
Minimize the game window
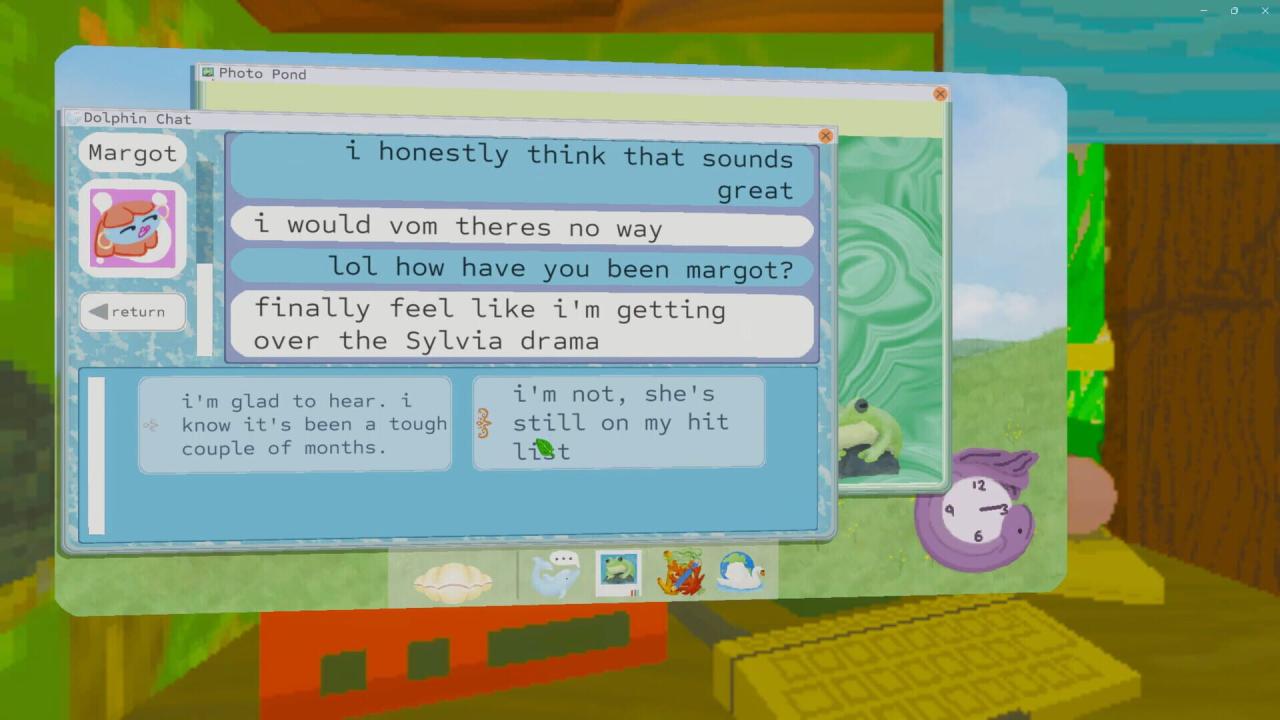(x=1205, y=10)
